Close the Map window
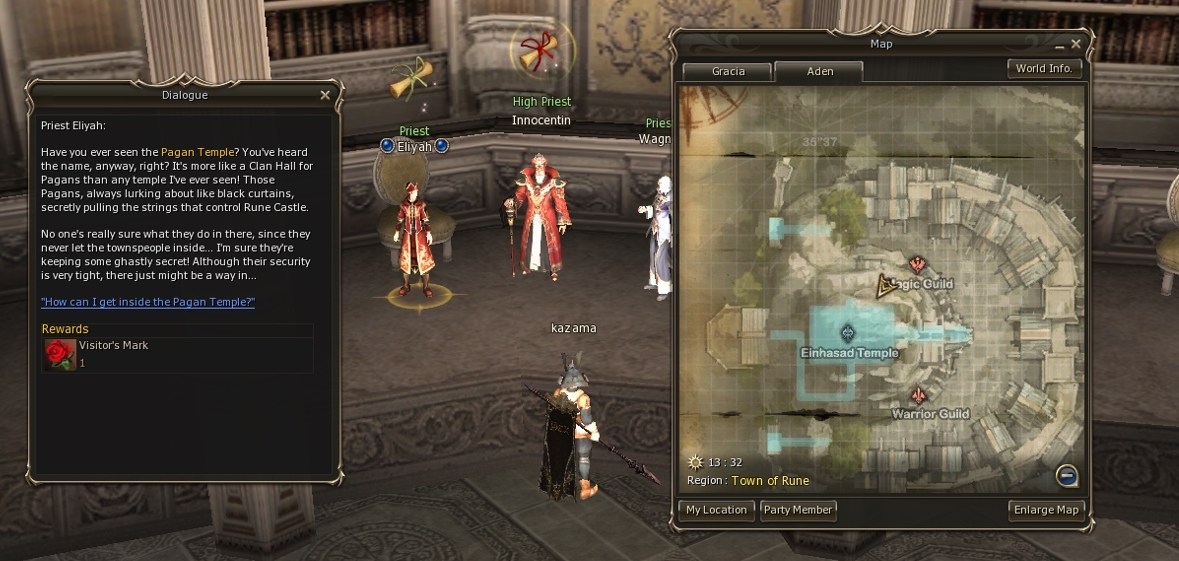This screenshot has width=1179, height=561. [1076, 44]
